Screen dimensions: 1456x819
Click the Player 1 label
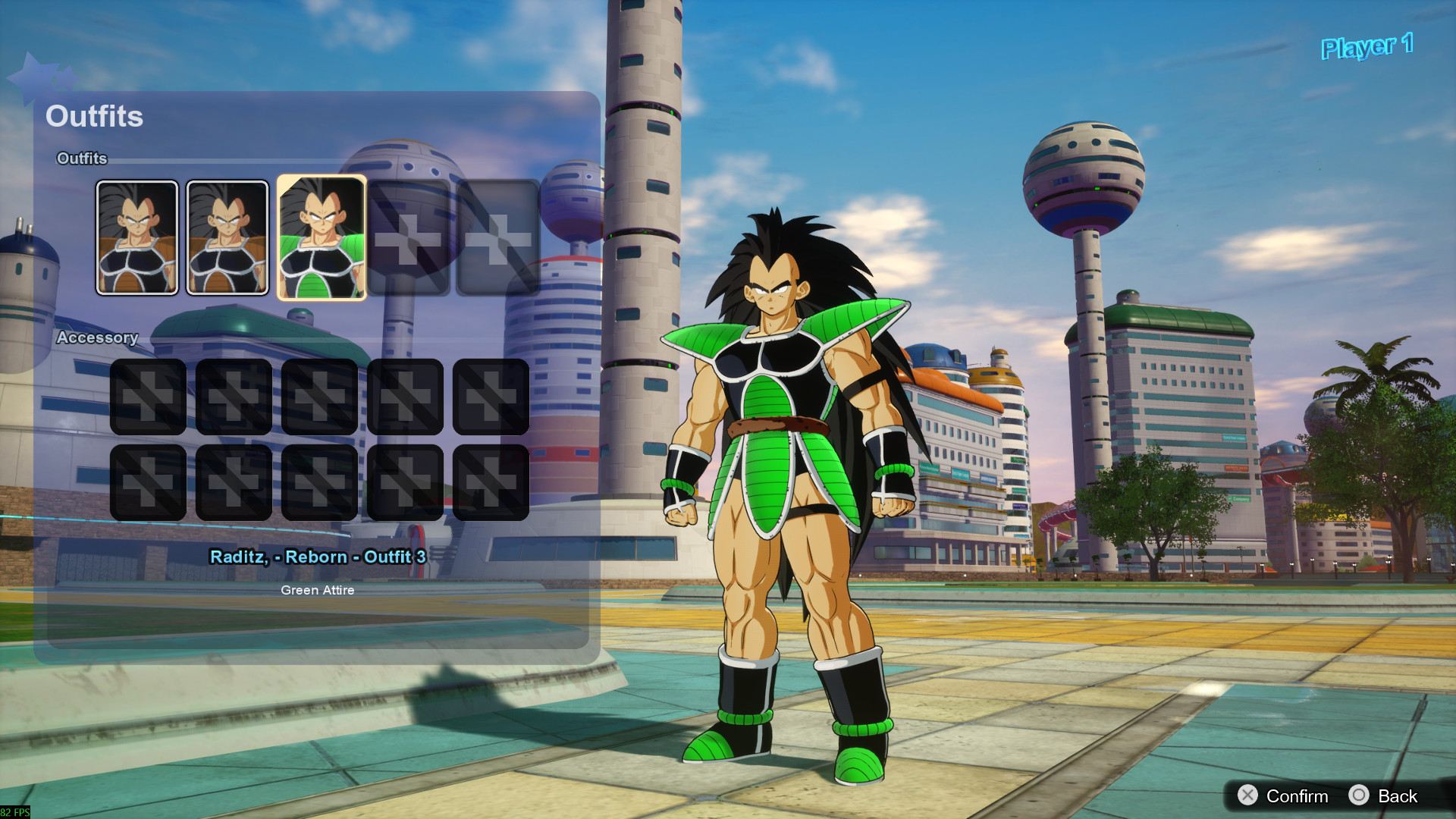[1366, 47]
